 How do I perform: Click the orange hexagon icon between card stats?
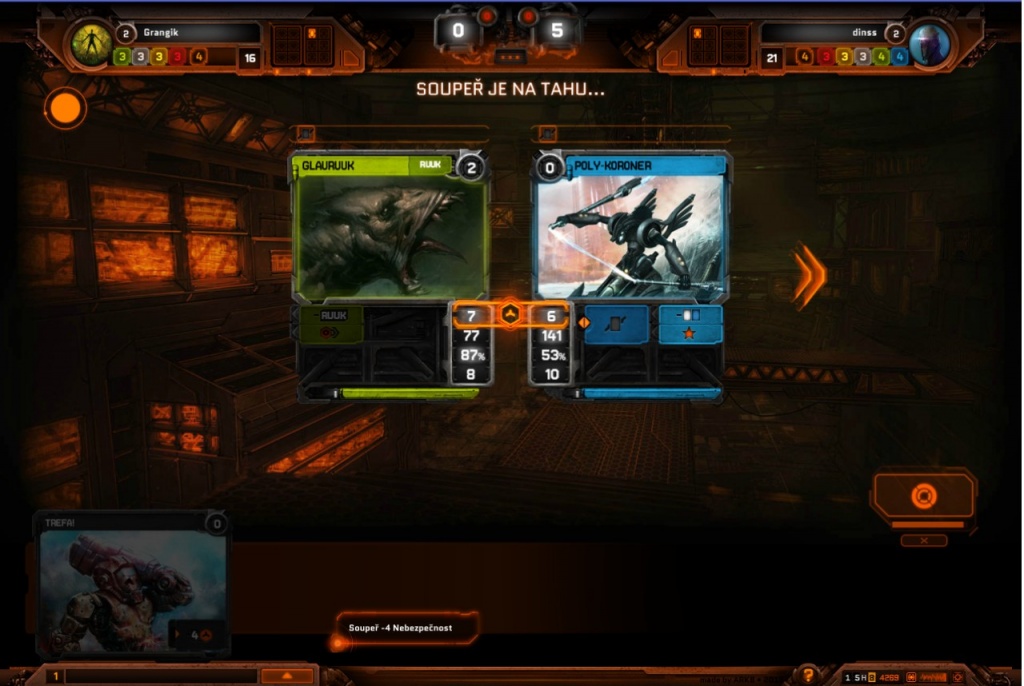[x=511, y=315]
